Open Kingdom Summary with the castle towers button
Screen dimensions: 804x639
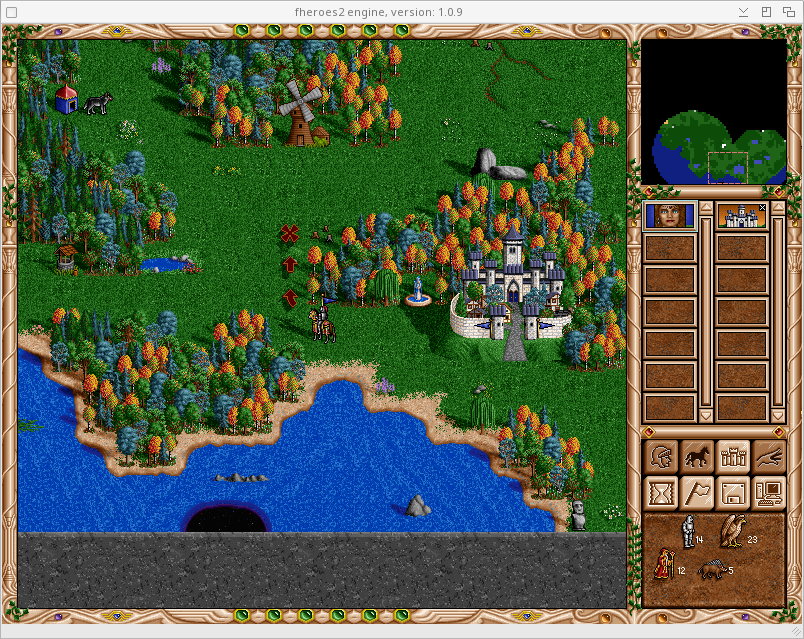[x=733, y=457]
